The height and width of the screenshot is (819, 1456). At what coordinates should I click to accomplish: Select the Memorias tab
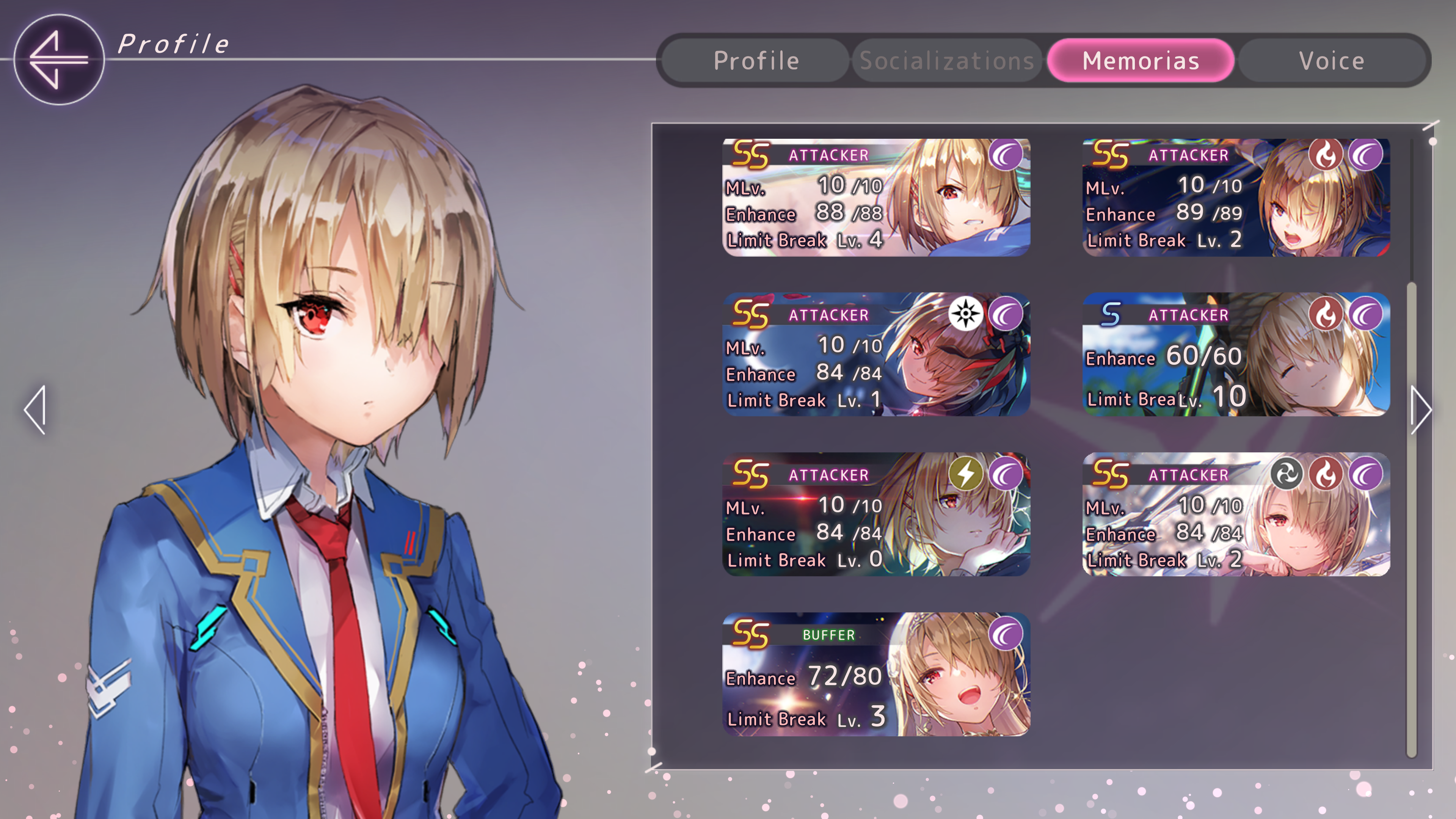[x=1140, y=61]
